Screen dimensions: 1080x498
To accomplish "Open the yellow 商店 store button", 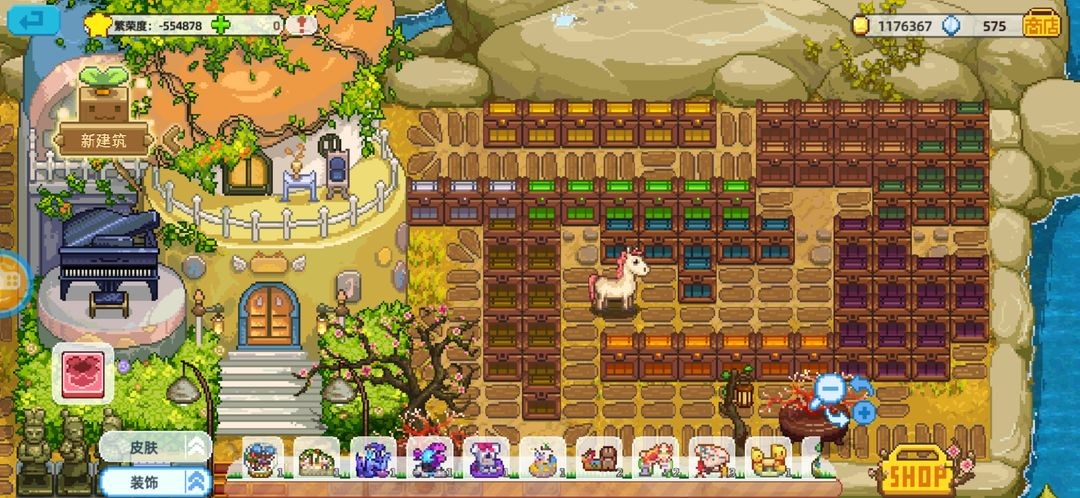I will point(1041,26).
